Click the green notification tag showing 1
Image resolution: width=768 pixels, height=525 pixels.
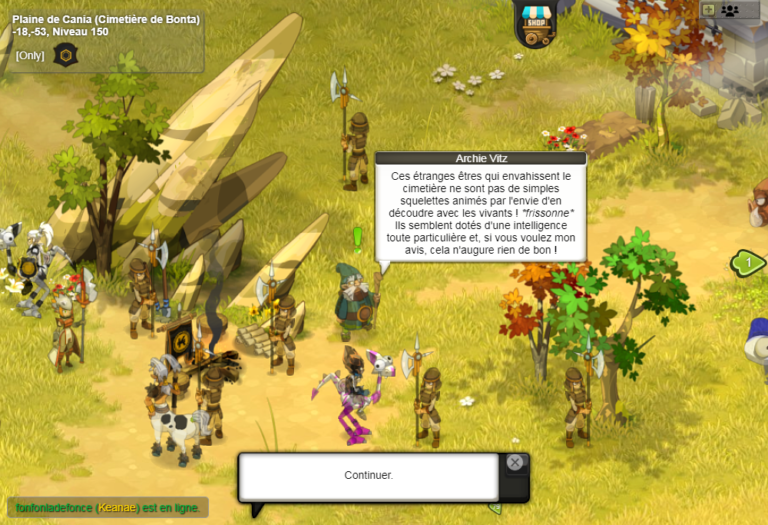click(x=749, y=263)
